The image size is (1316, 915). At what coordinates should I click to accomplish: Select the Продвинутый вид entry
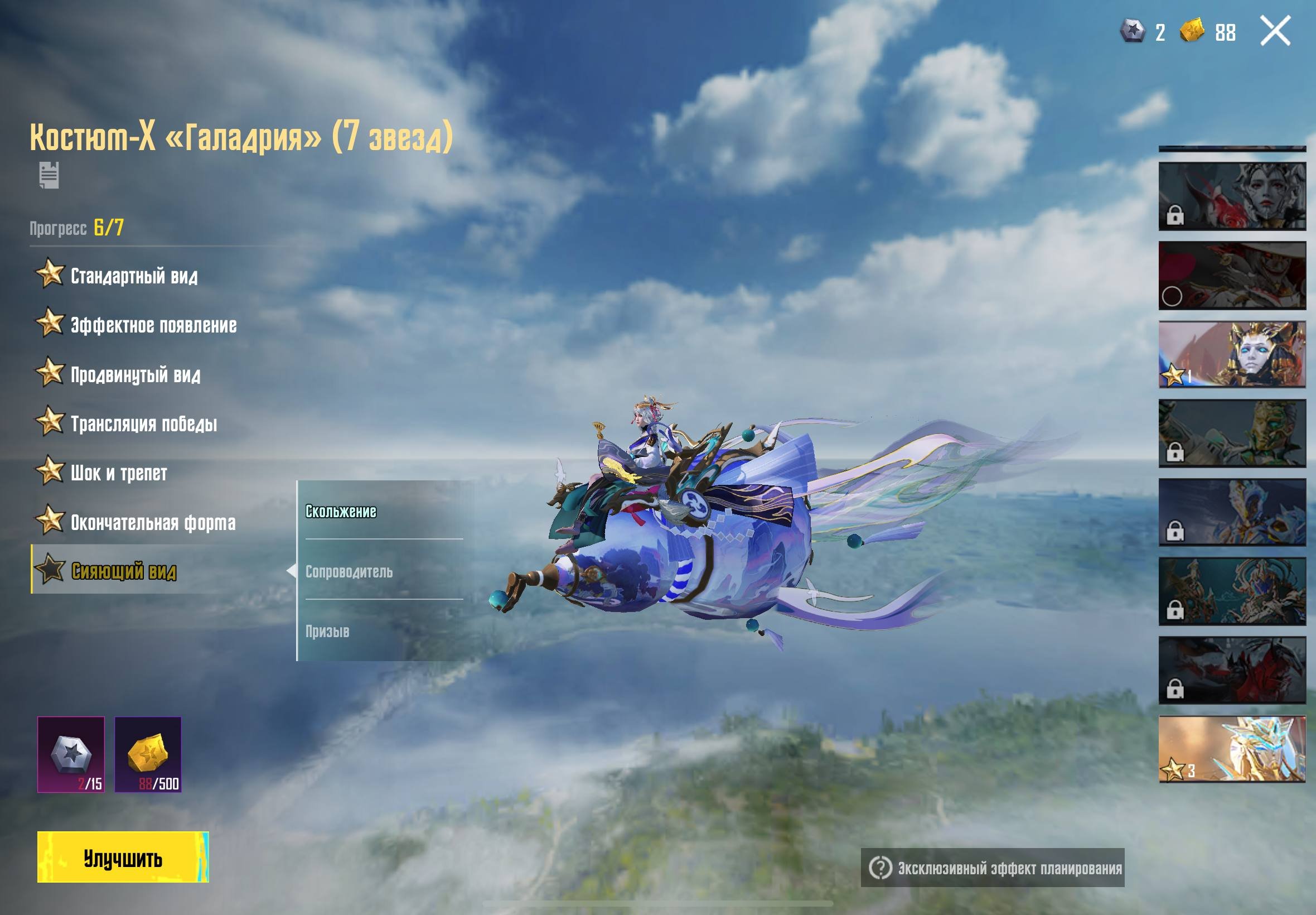(134, 374)
